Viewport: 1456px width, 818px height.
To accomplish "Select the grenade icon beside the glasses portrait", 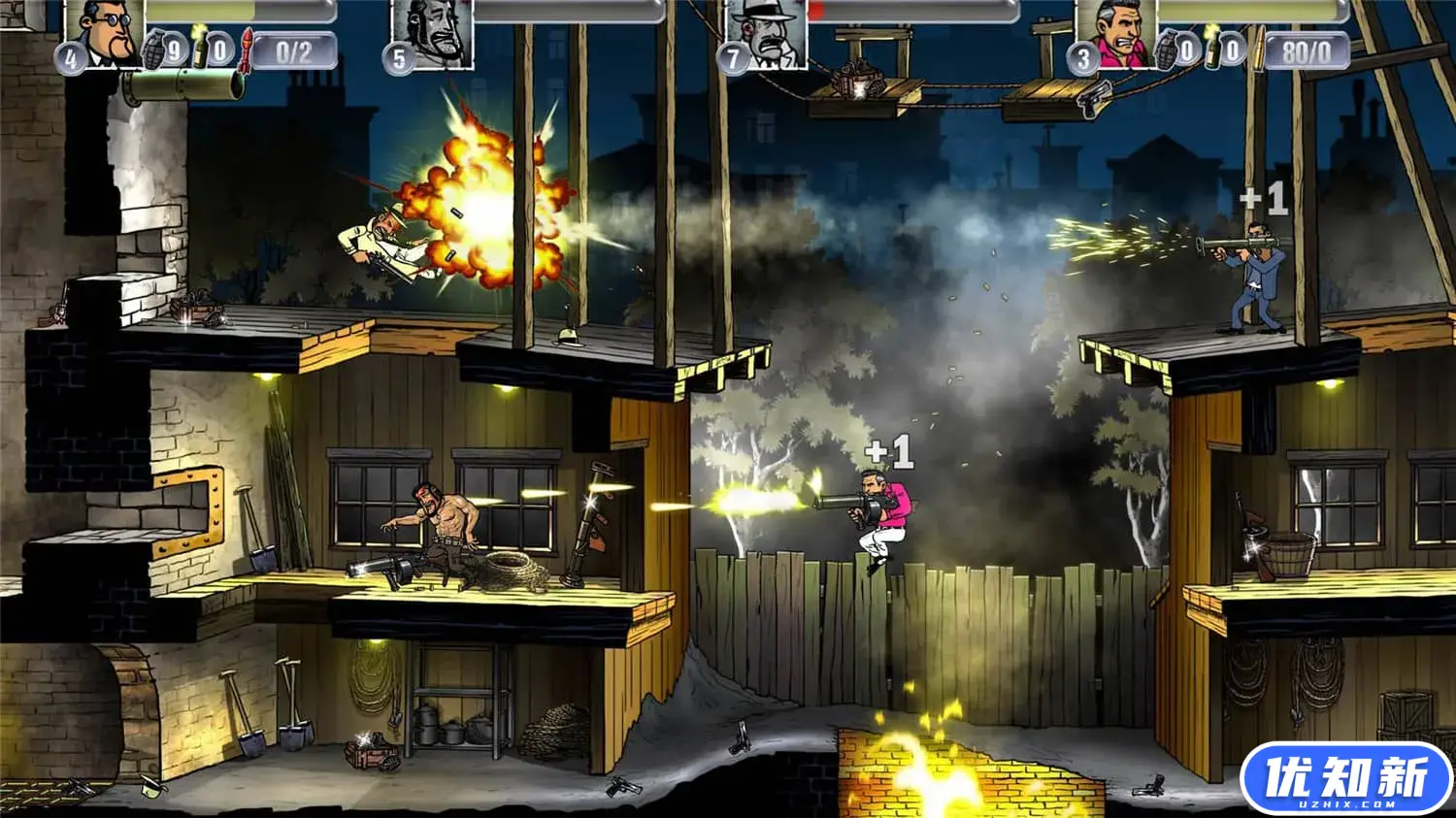I will pyautogui.click(x=153, y=49).
